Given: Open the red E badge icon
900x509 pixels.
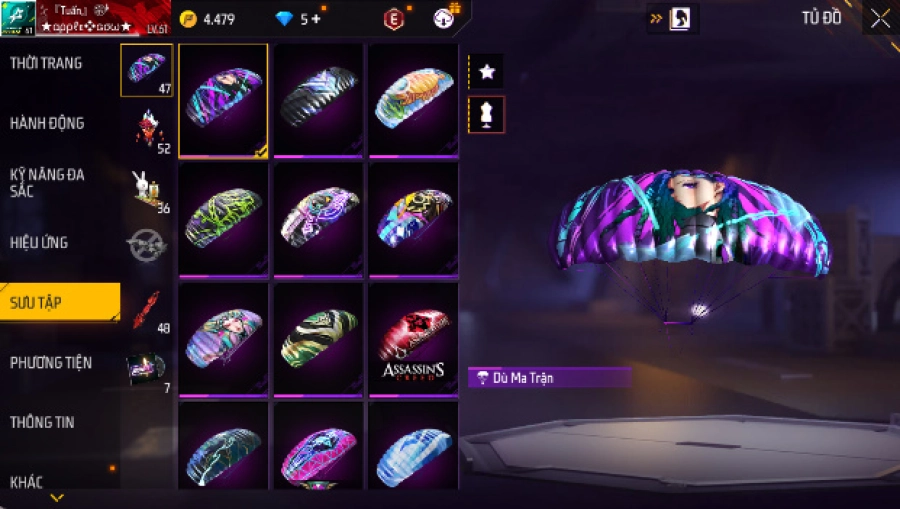Looking at the screenshot, I should (x=394, y=19).
